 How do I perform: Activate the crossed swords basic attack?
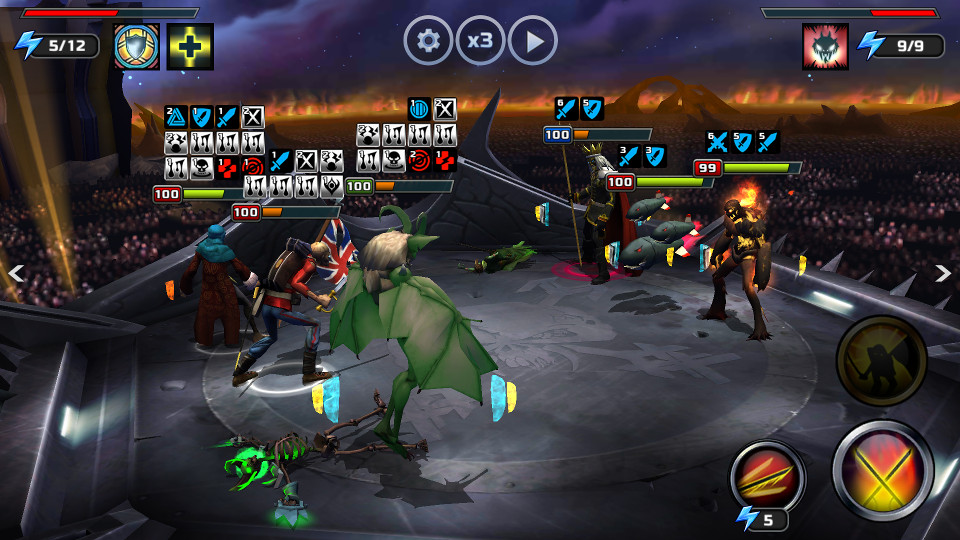coord(883,470)
